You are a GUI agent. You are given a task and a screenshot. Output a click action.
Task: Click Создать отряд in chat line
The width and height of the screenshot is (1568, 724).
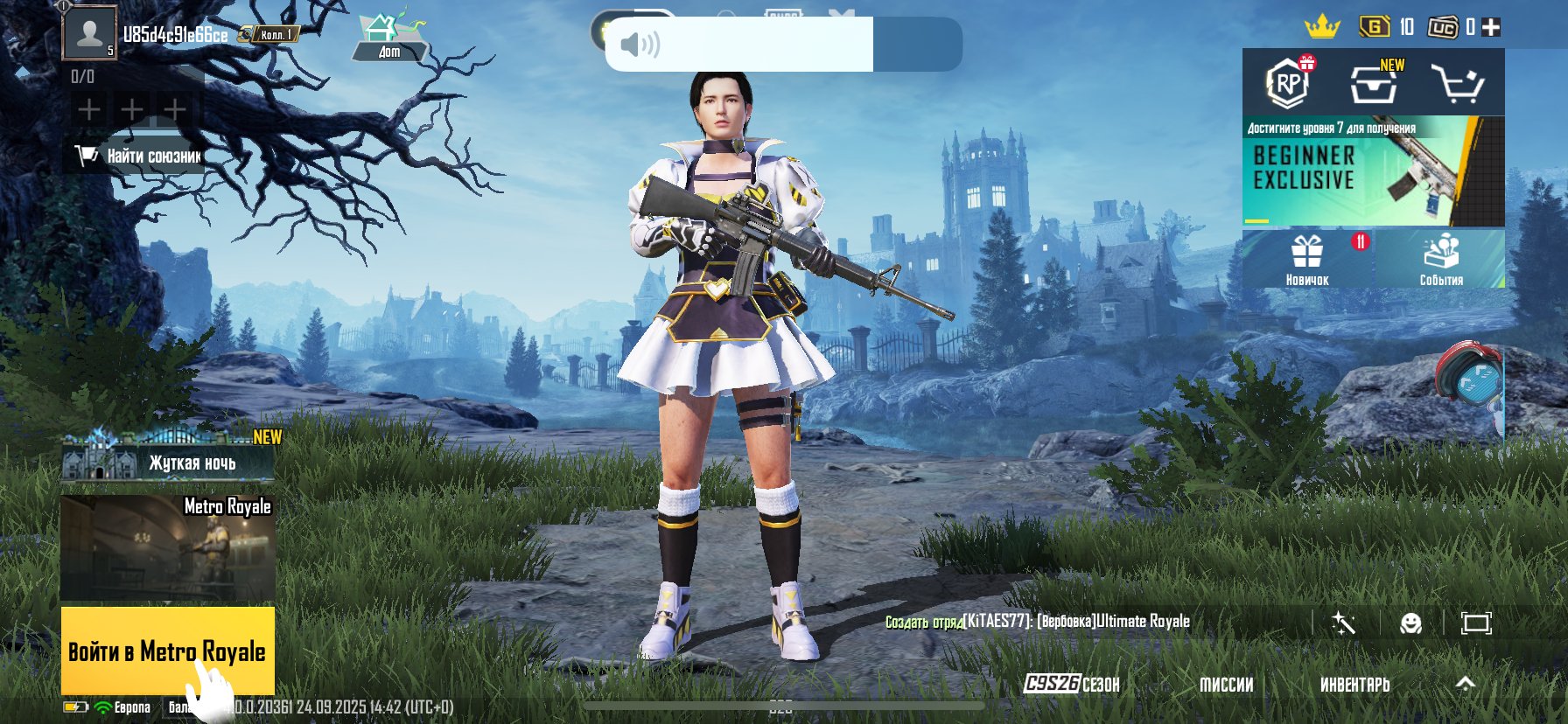[x=923, y=622]
